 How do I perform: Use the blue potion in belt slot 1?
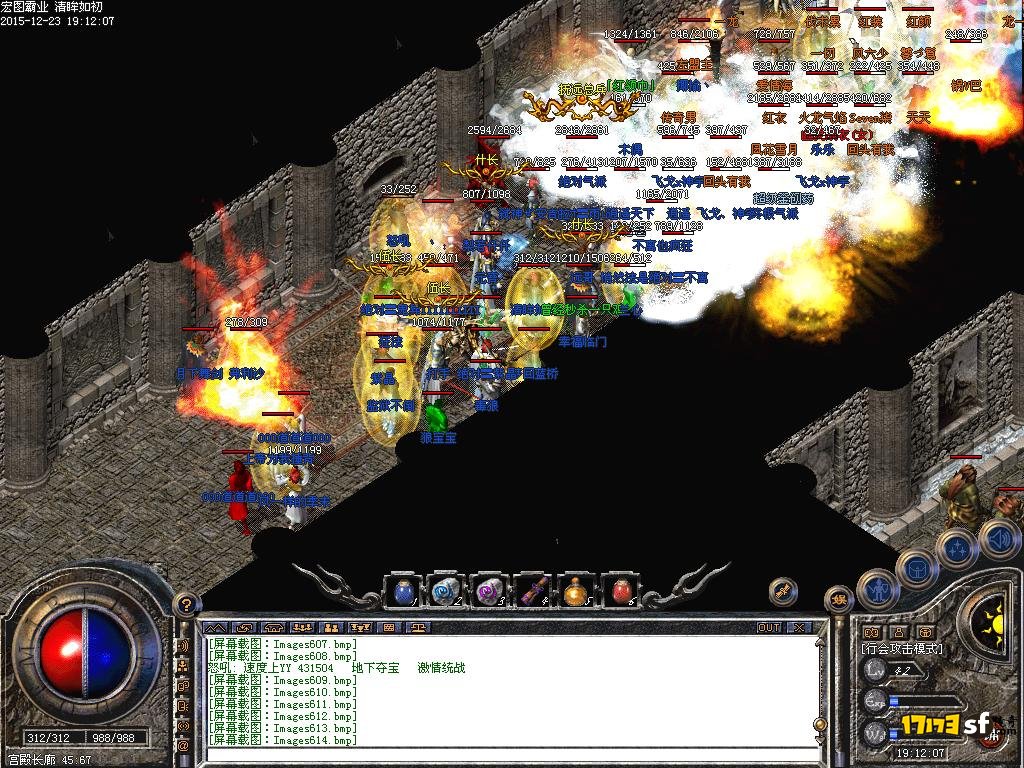[x=402, y=591]
